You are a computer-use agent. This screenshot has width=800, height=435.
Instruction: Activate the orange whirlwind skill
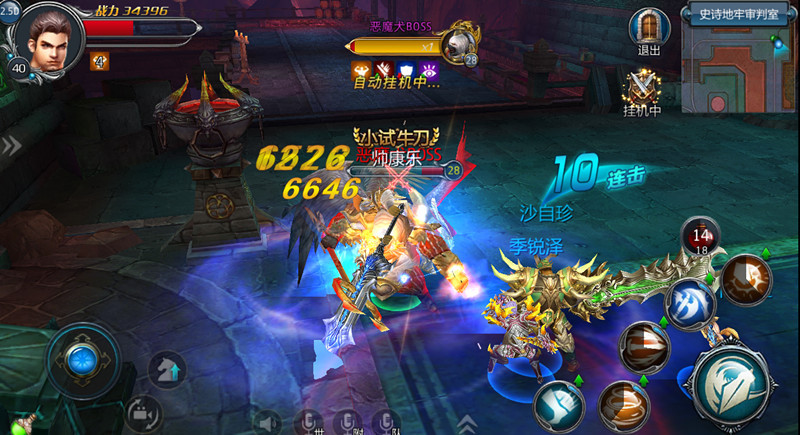[x=625, y=404]
